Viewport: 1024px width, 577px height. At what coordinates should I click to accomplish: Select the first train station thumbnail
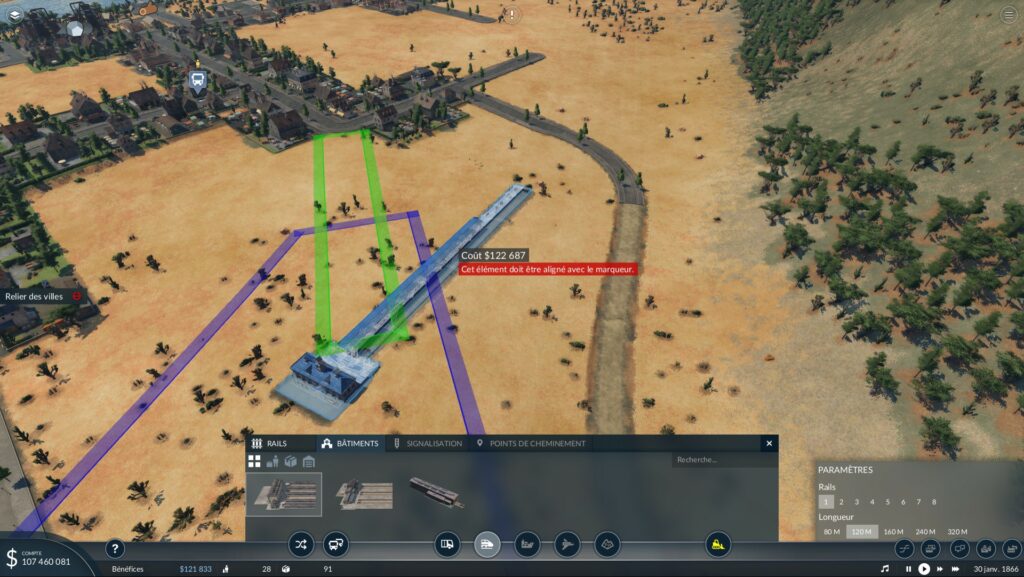(x=284, y=493)
